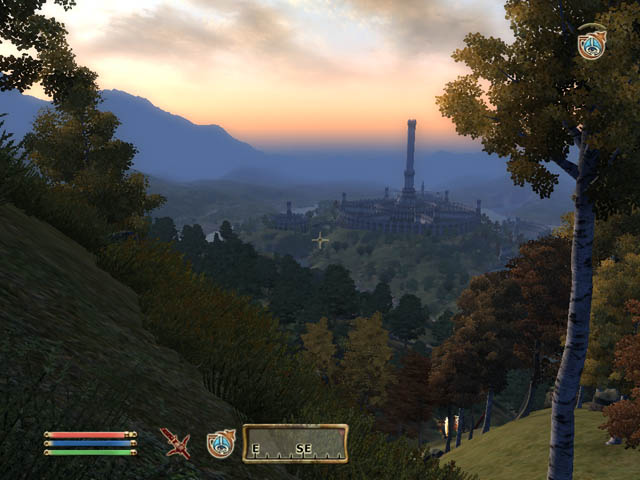The image size is (640, 480).
Task: Select the active spell icon beside the compass
Action: click(x=221, y=443)
